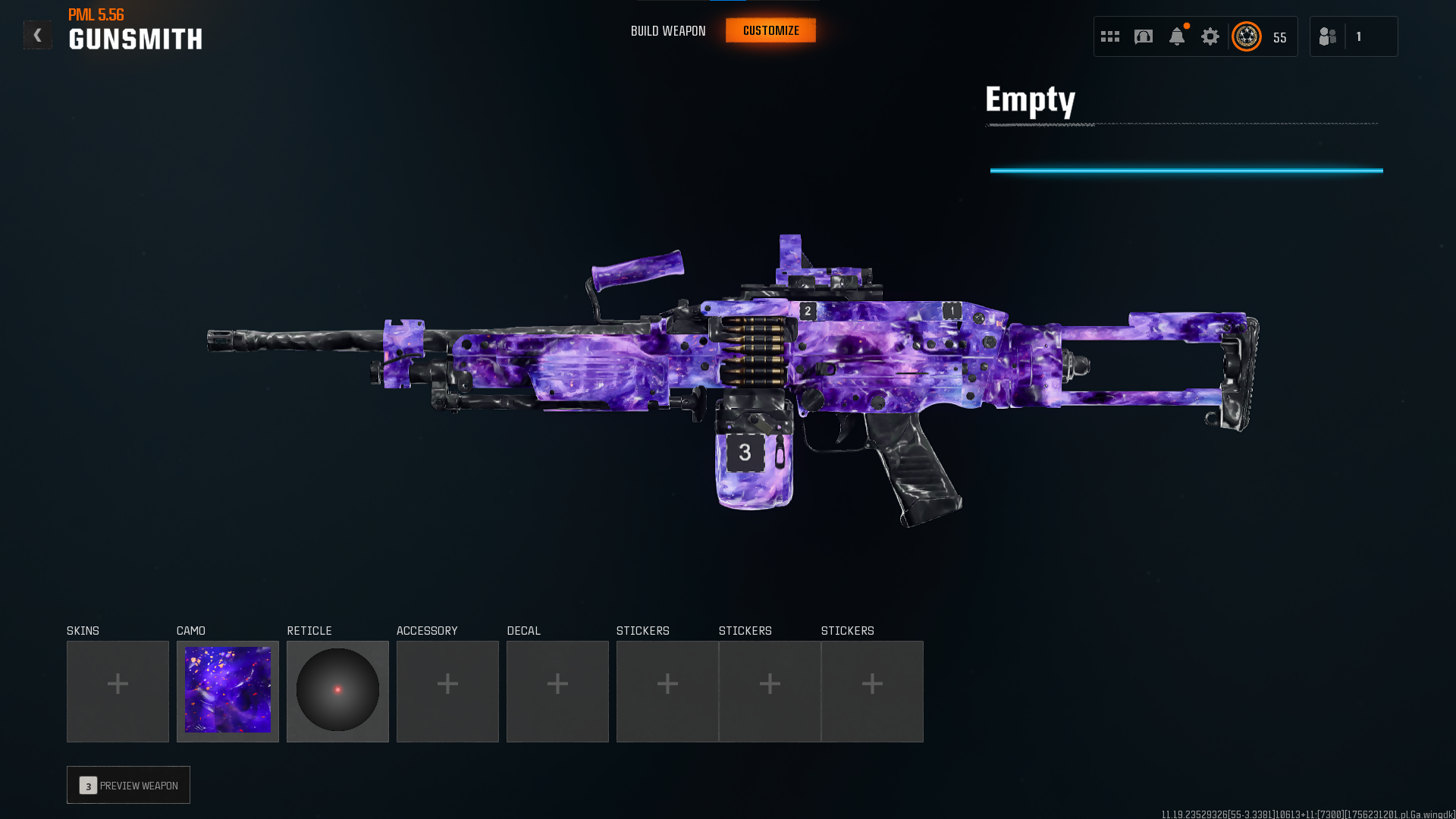Screen dimensions: 1456x819
Task: Open the grid menu icon
Action: (1110, 36)
